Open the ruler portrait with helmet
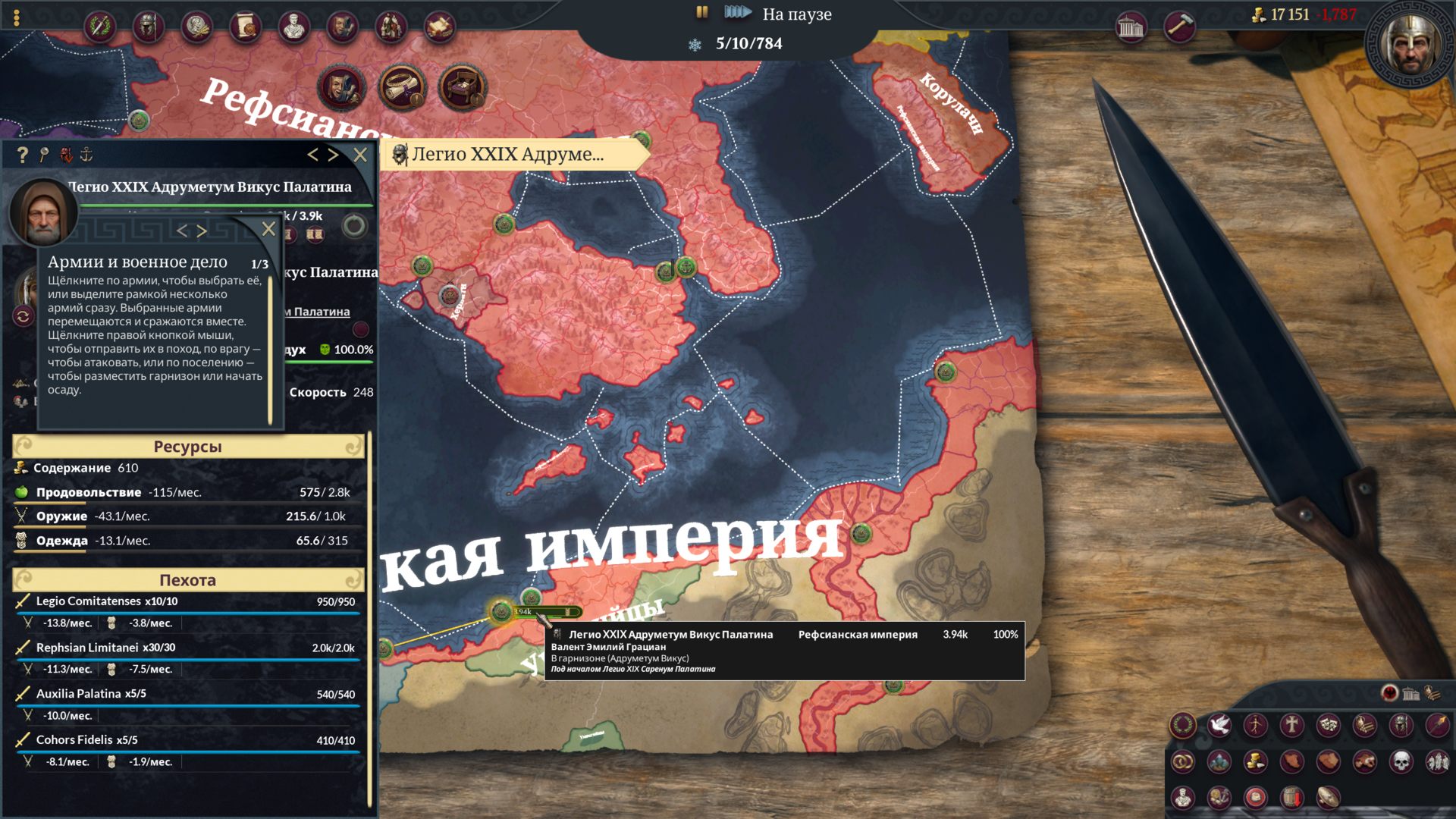The image size is (1456, 819). coord(1409,45)
